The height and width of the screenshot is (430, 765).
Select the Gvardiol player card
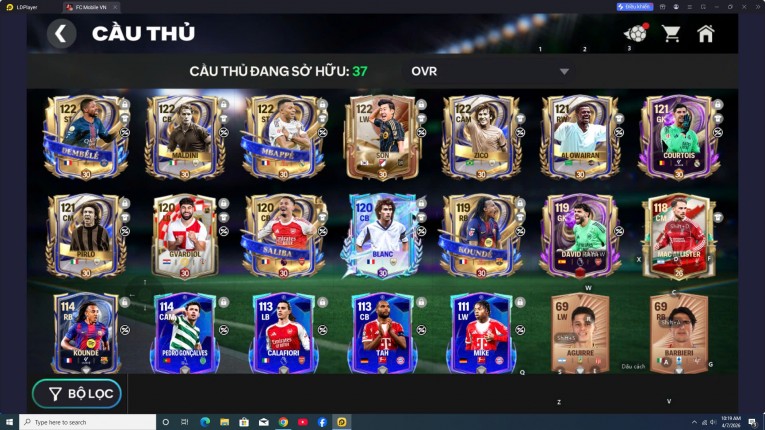pyautogui.click(x=184, y=235)
